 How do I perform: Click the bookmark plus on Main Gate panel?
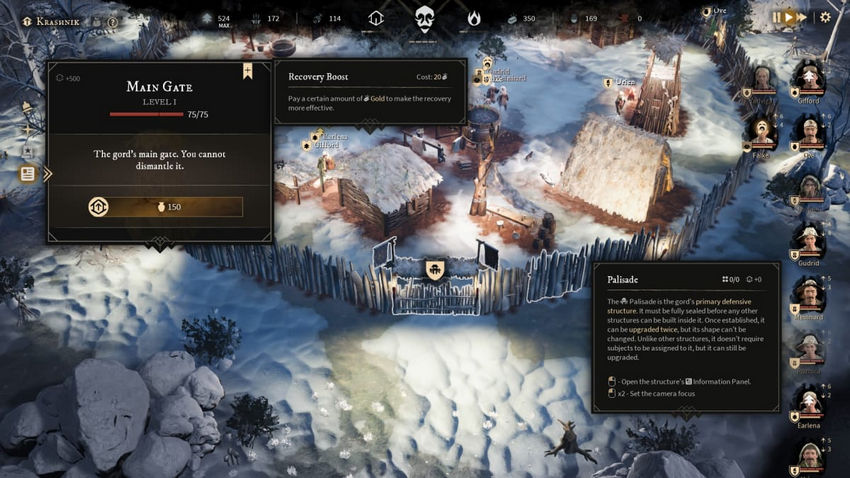[247, 71]
